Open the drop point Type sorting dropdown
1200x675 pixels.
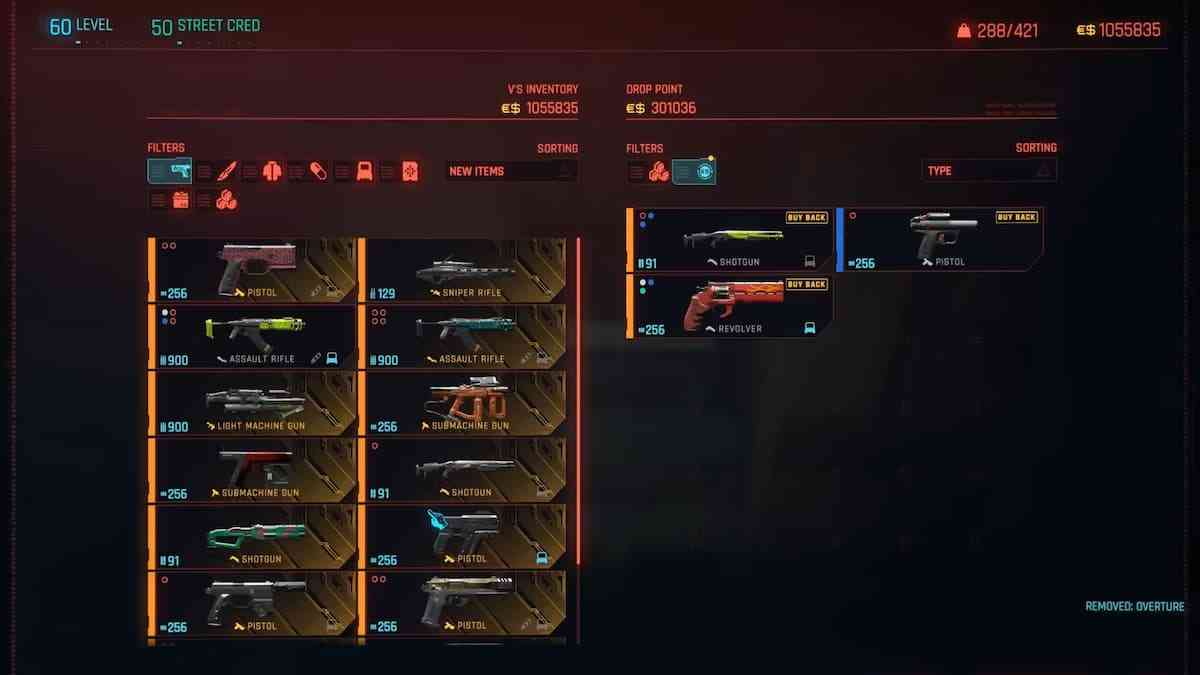[988, 171]
